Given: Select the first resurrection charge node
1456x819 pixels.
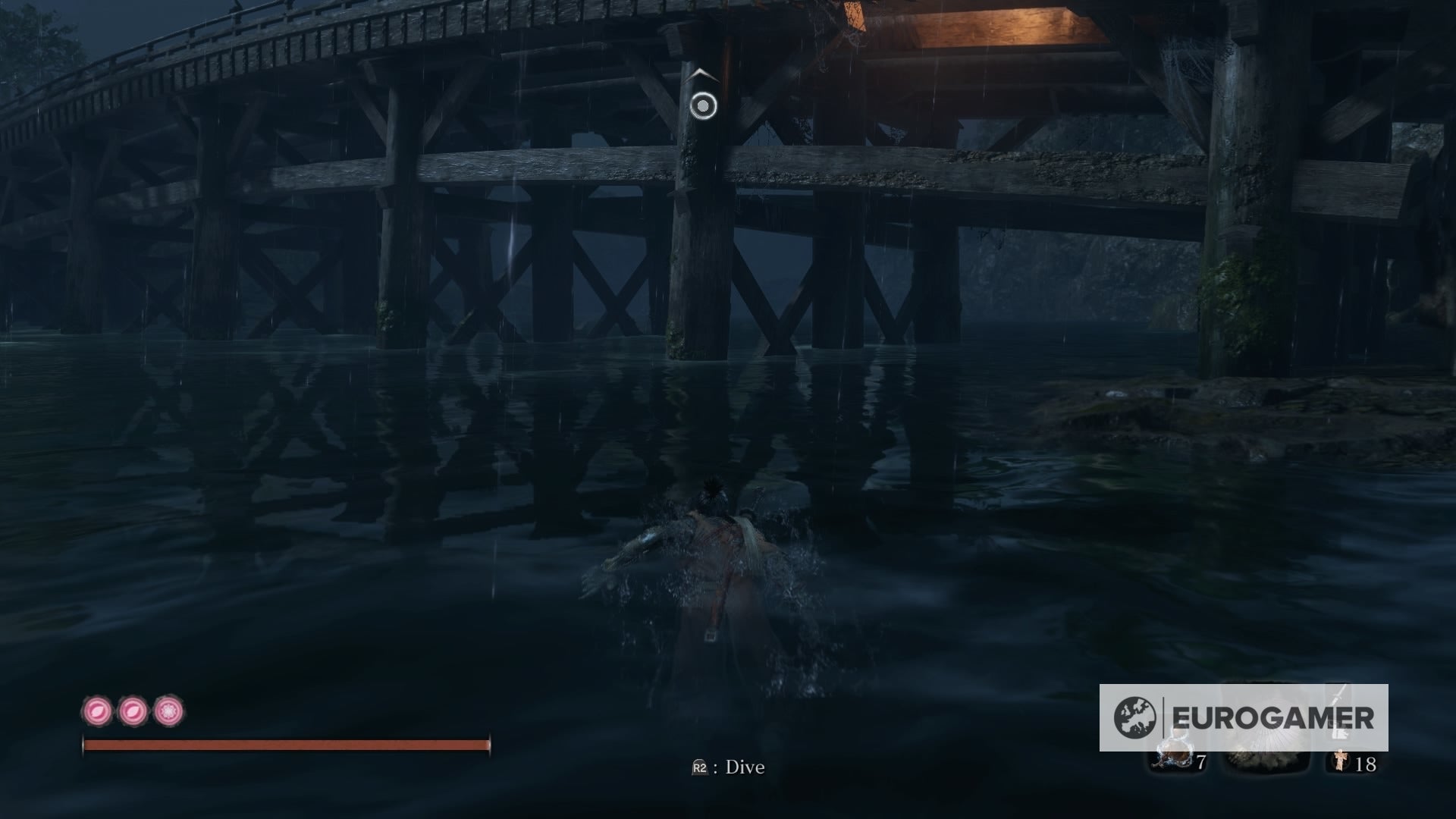Looking at the screenshot, I should pyautogui.click(x=97, y=711).
